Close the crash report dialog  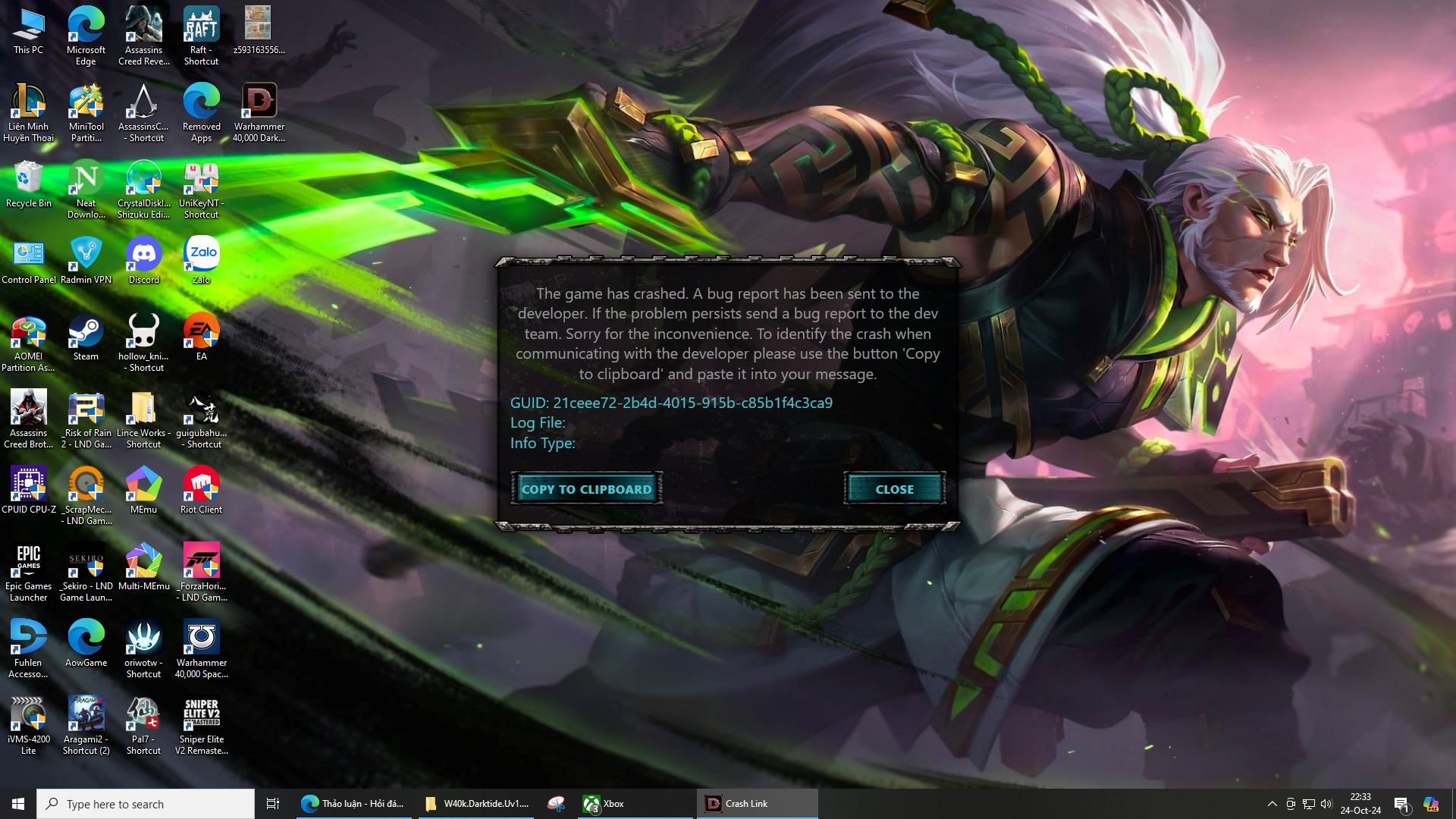coord(894,489)
